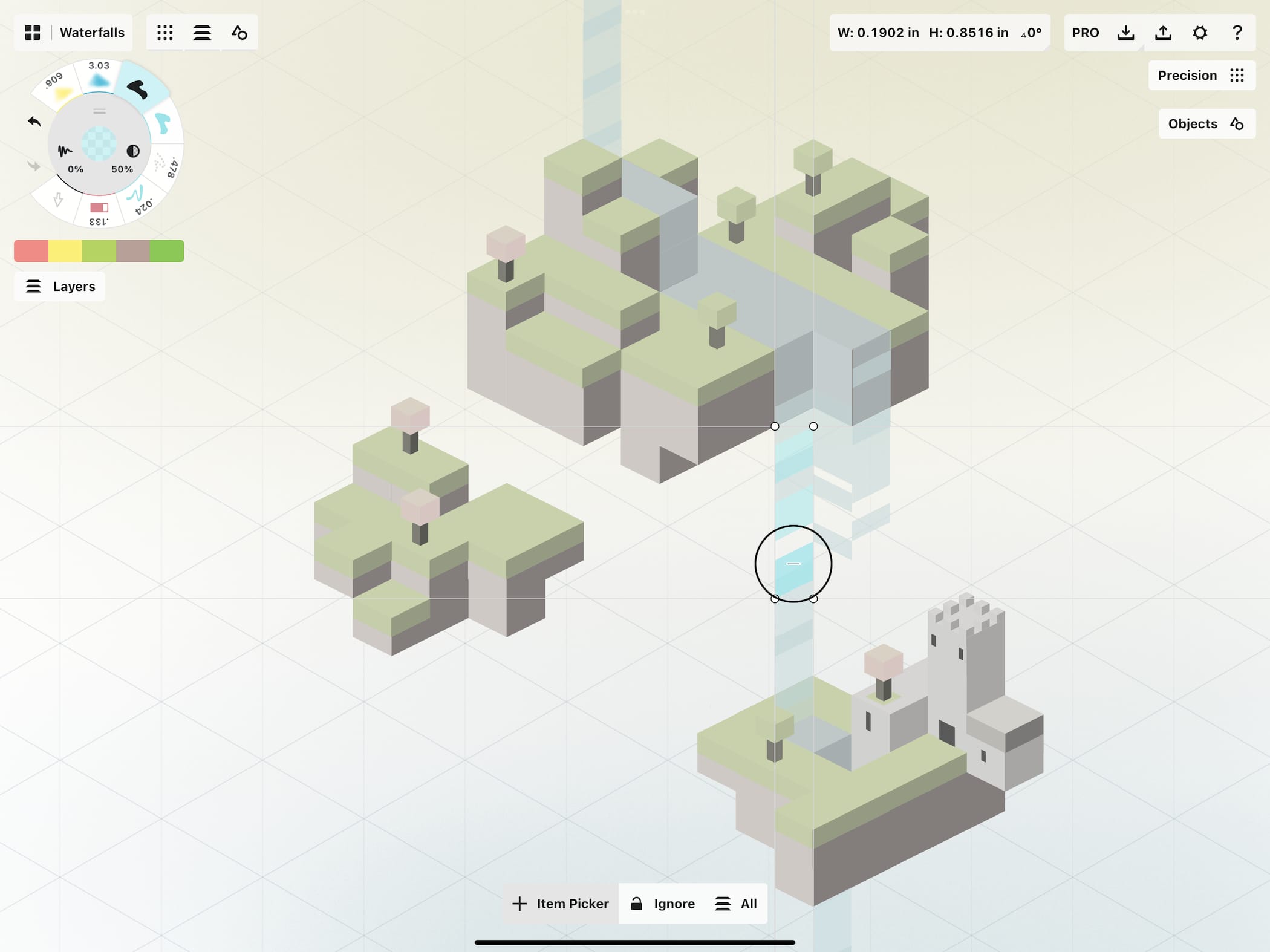Screen dimensions: 1270x952
Task: Open the gallery grid icon
Action: (x=33, y=33)
